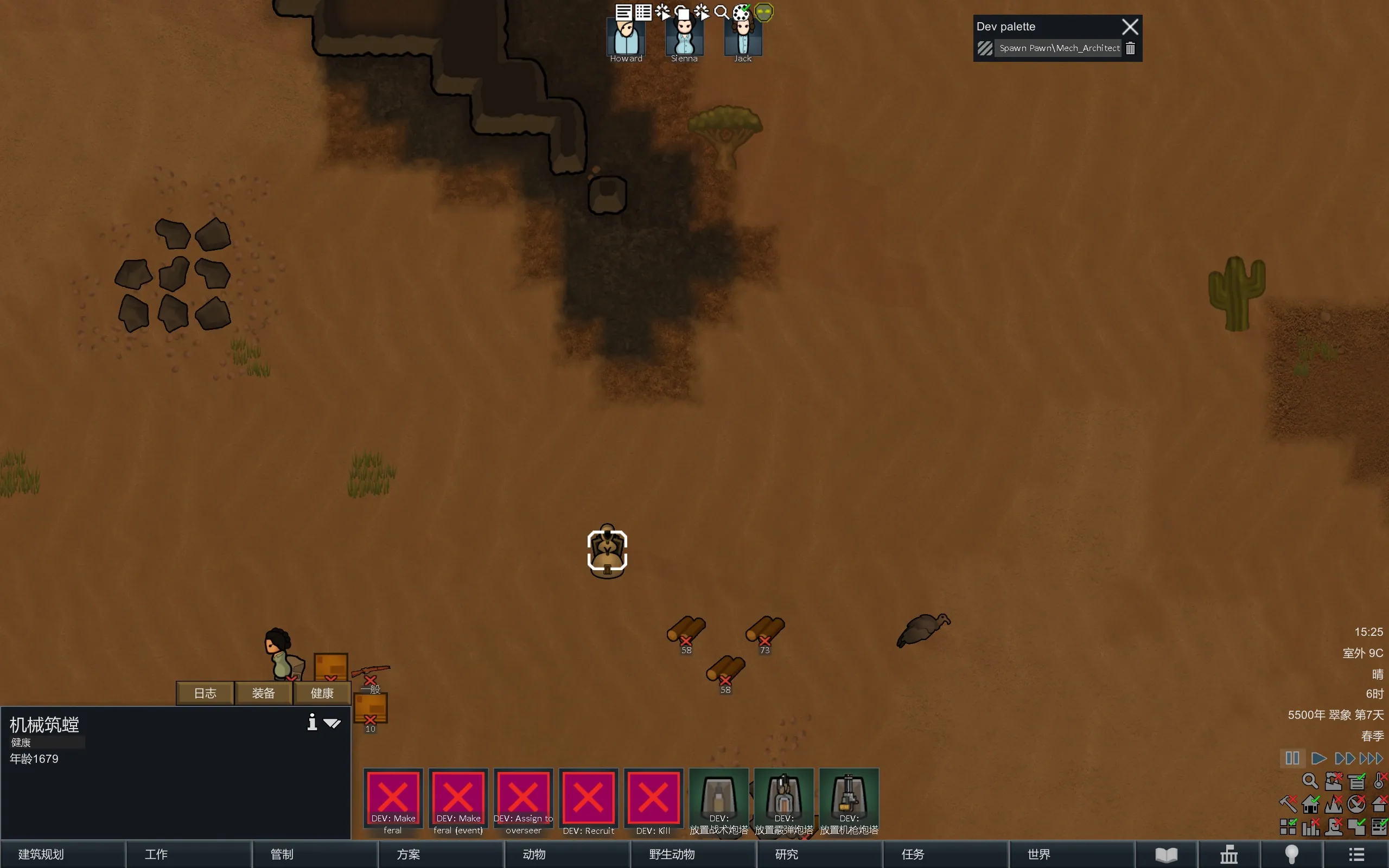Screen dimensions: 1389x868
Task: Switch to the 装备 gear tab
Action: click(x=264, y=693)
